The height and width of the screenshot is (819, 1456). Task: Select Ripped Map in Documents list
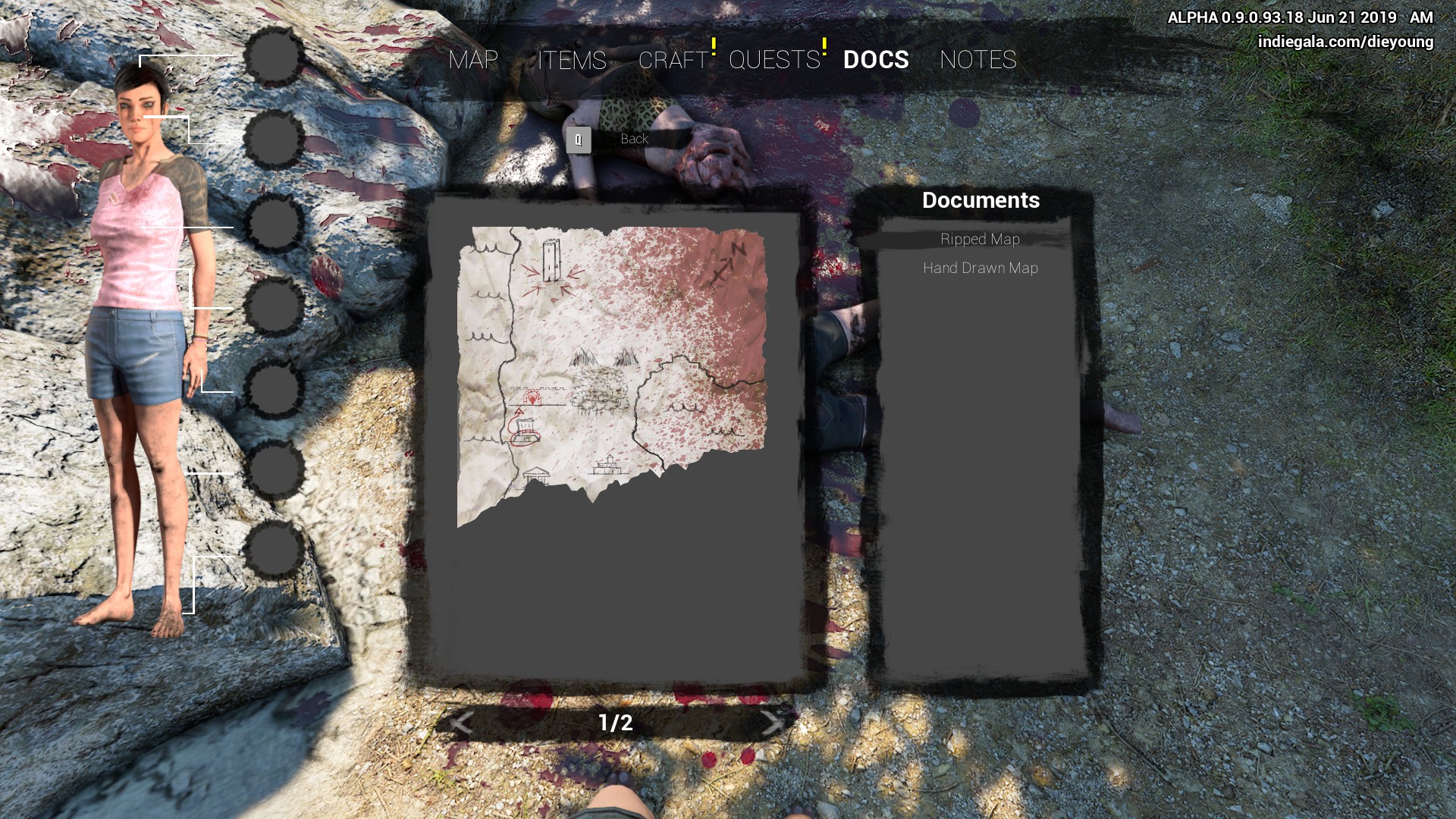tap(980, 240)
